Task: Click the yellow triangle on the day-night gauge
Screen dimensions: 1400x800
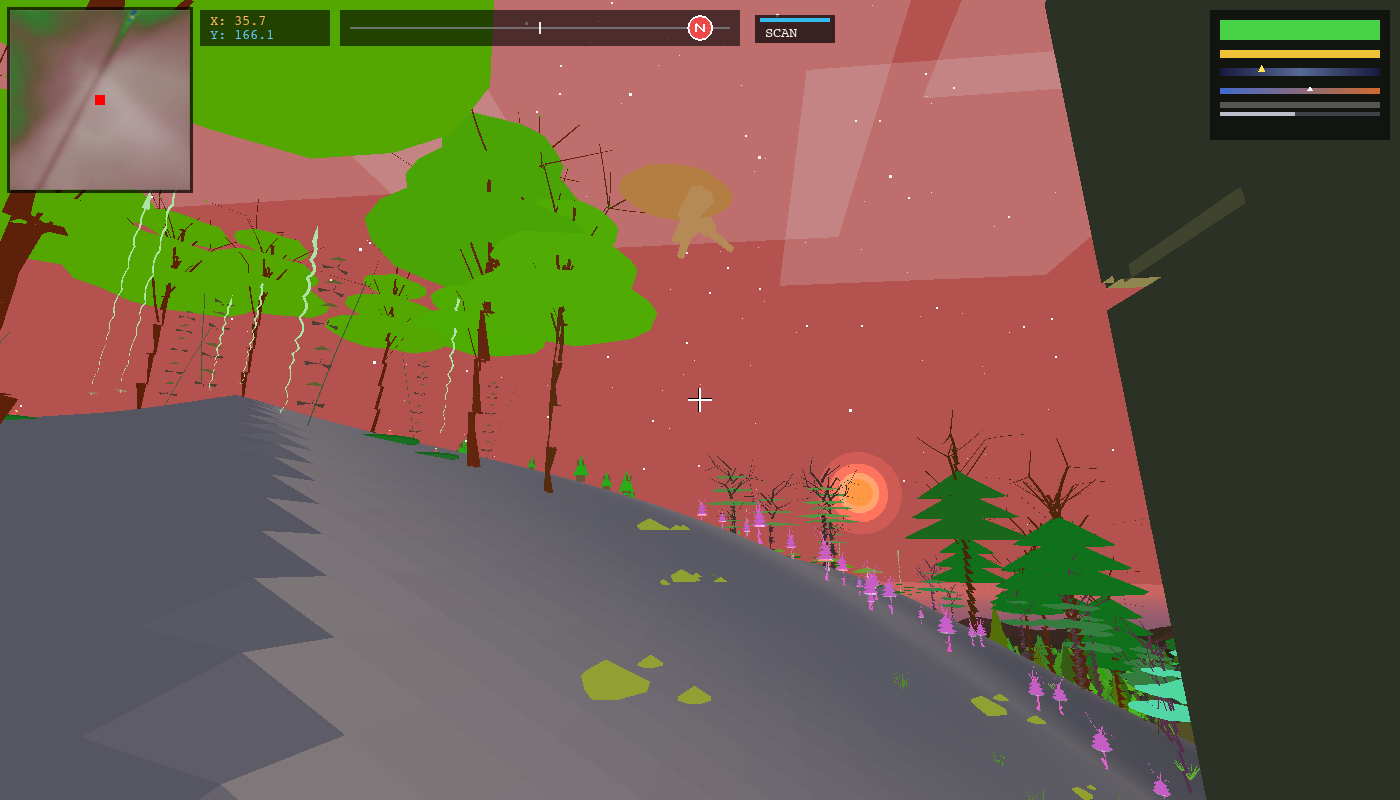Action: (x=1261, y=69)
